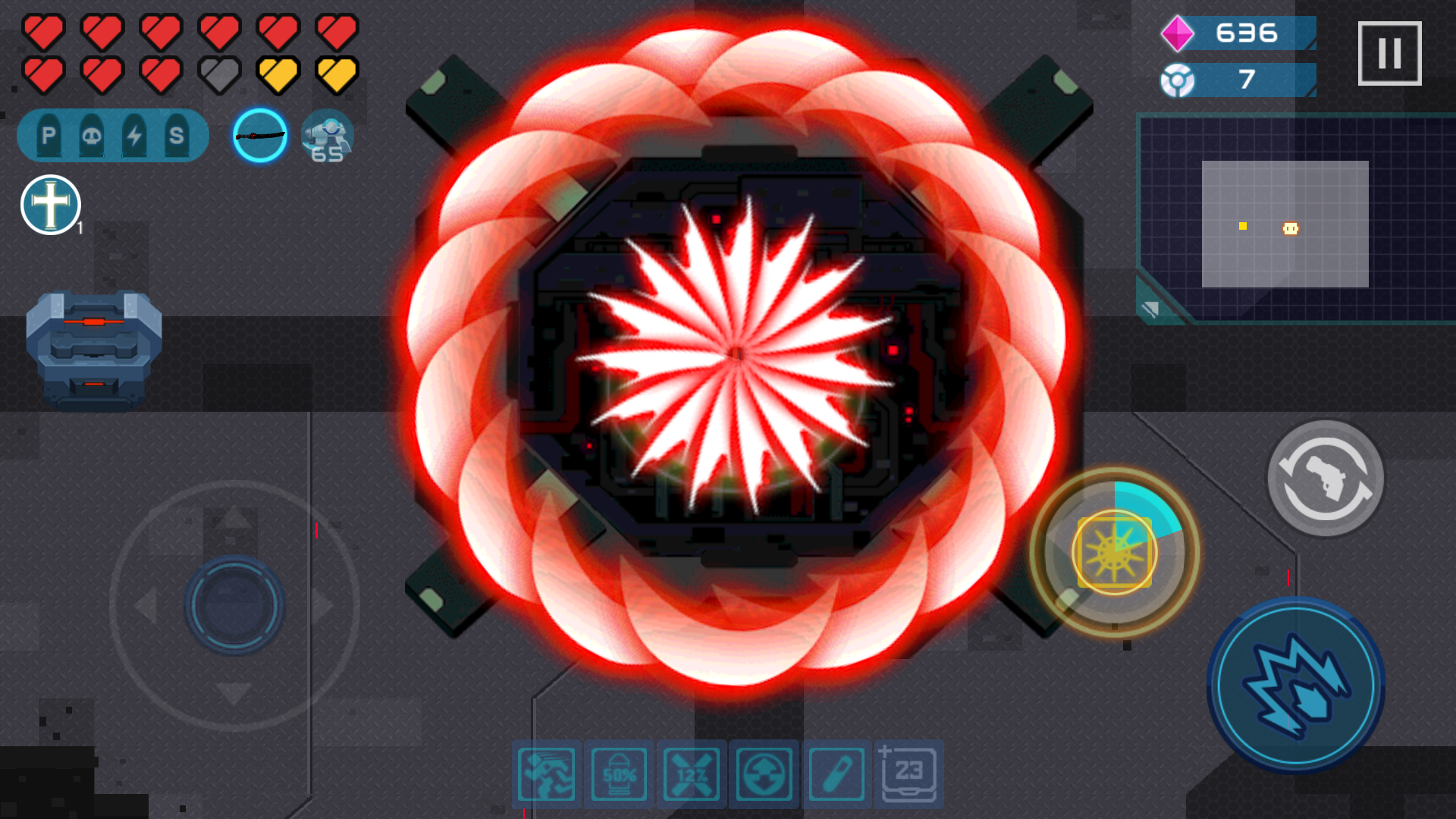This screenshot has width=1456, height=819.
Task: Choose the +23 capacity perk upgrade
Action: click(x=909, y=773)
